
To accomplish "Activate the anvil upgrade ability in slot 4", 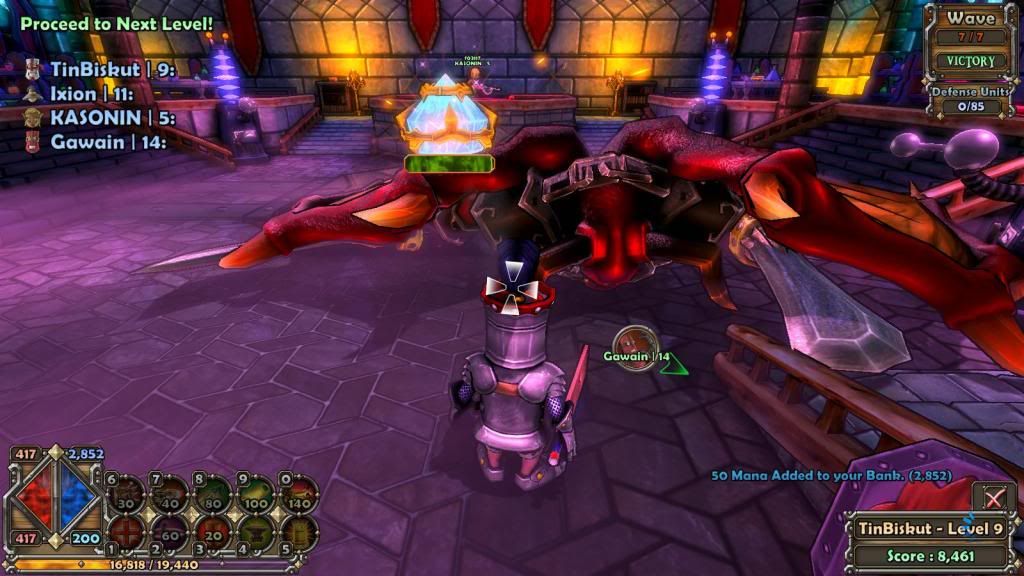I will [255, 531].
